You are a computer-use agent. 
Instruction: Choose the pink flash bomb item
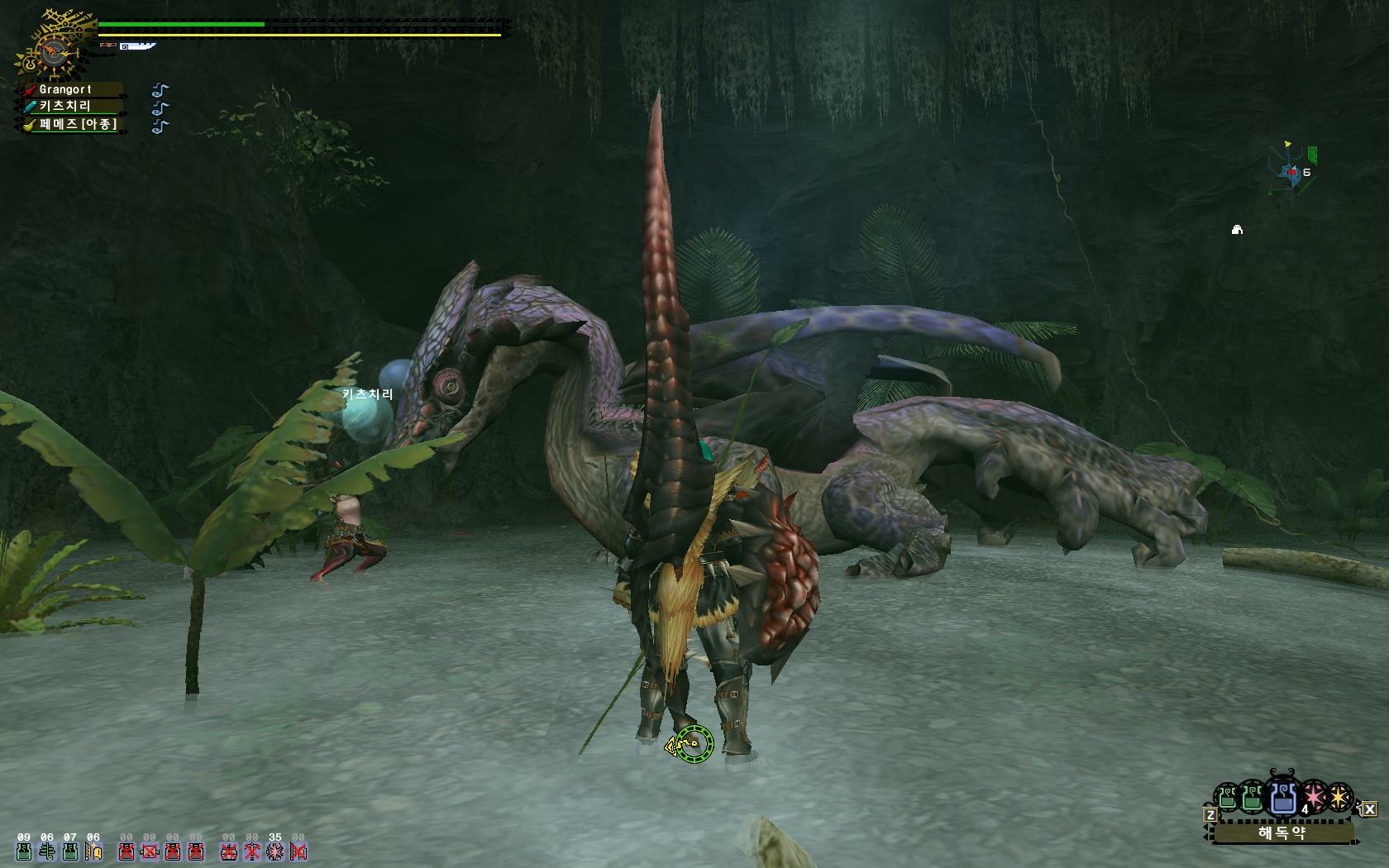coord(1313,797)
